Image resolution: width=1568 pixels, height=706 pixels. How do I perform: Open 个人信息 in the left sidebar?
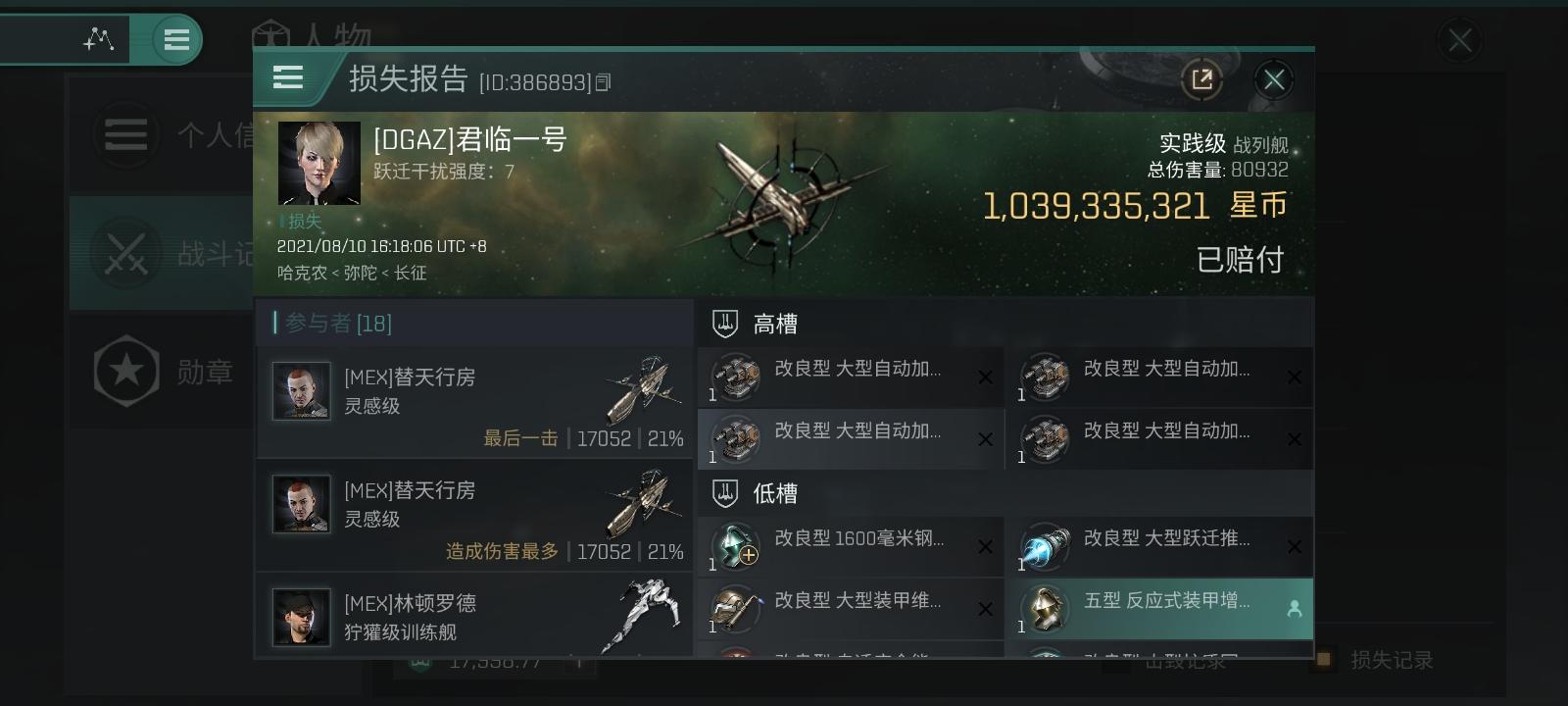pyautogui.click(x=125, y=134)
